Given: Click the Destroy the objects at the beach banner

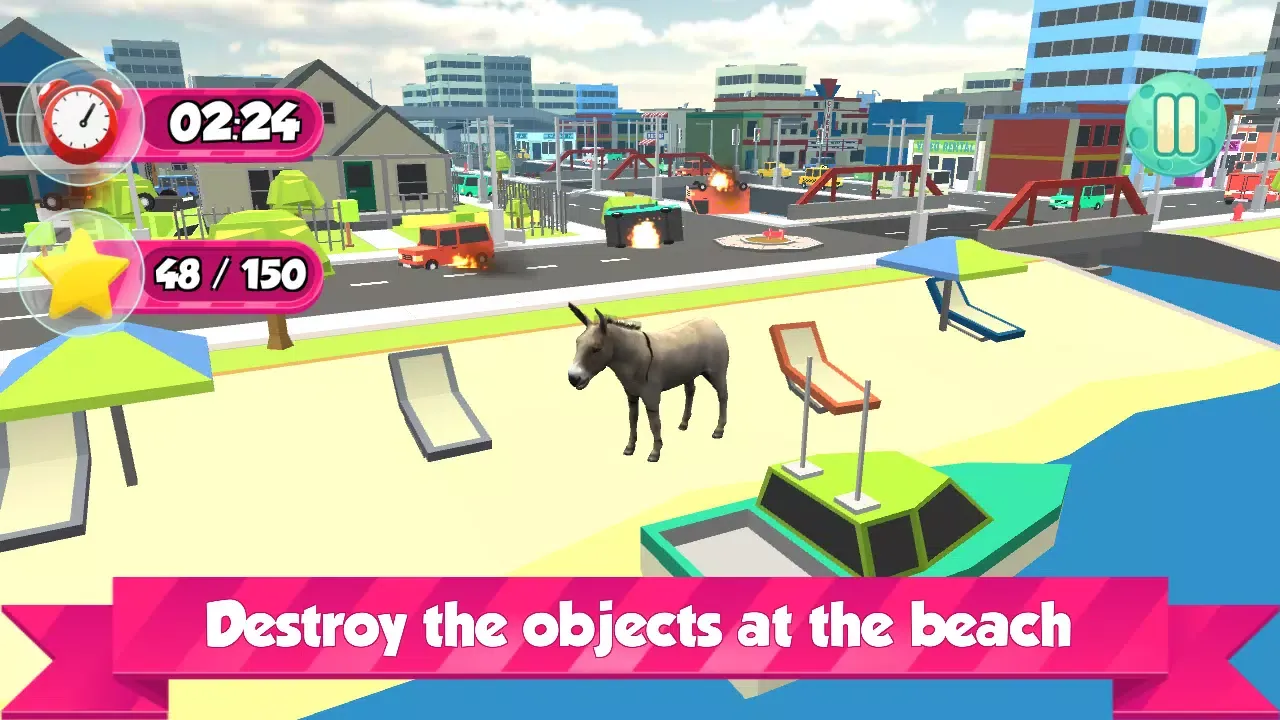Looking at the screenshot, I should 640,626.
